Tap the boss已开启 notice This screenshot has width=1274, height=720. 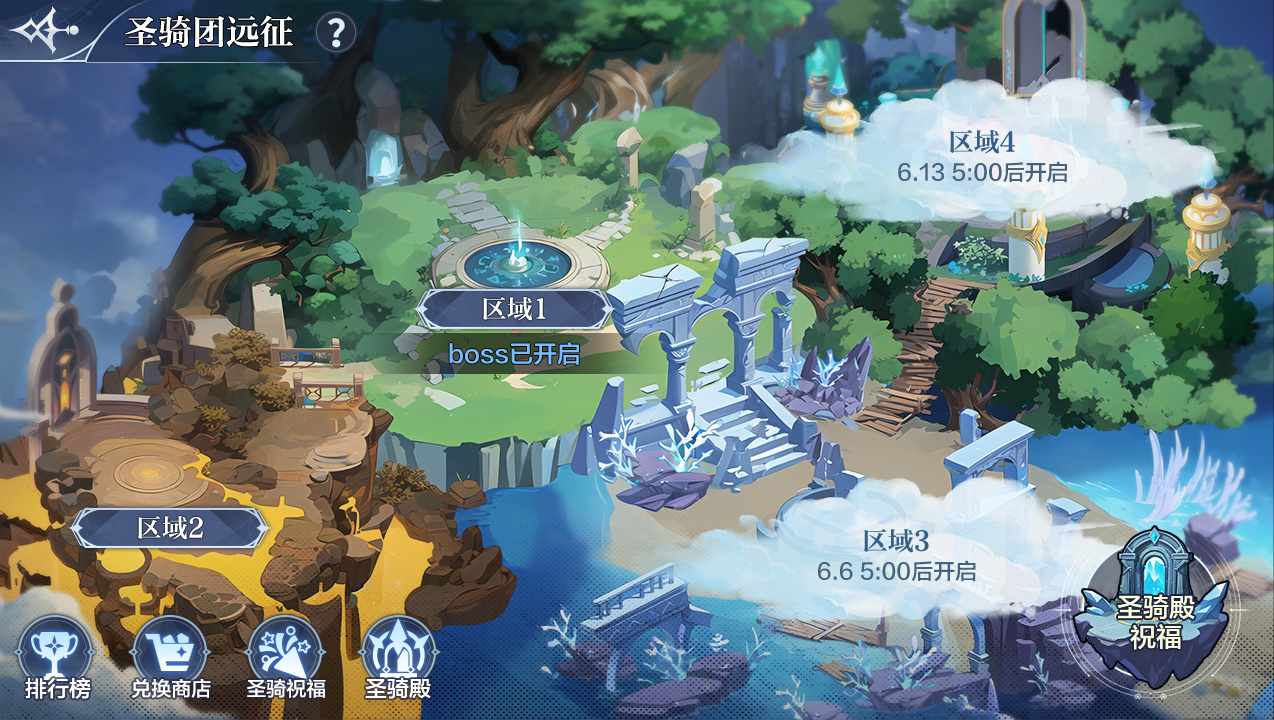point(514,354)
